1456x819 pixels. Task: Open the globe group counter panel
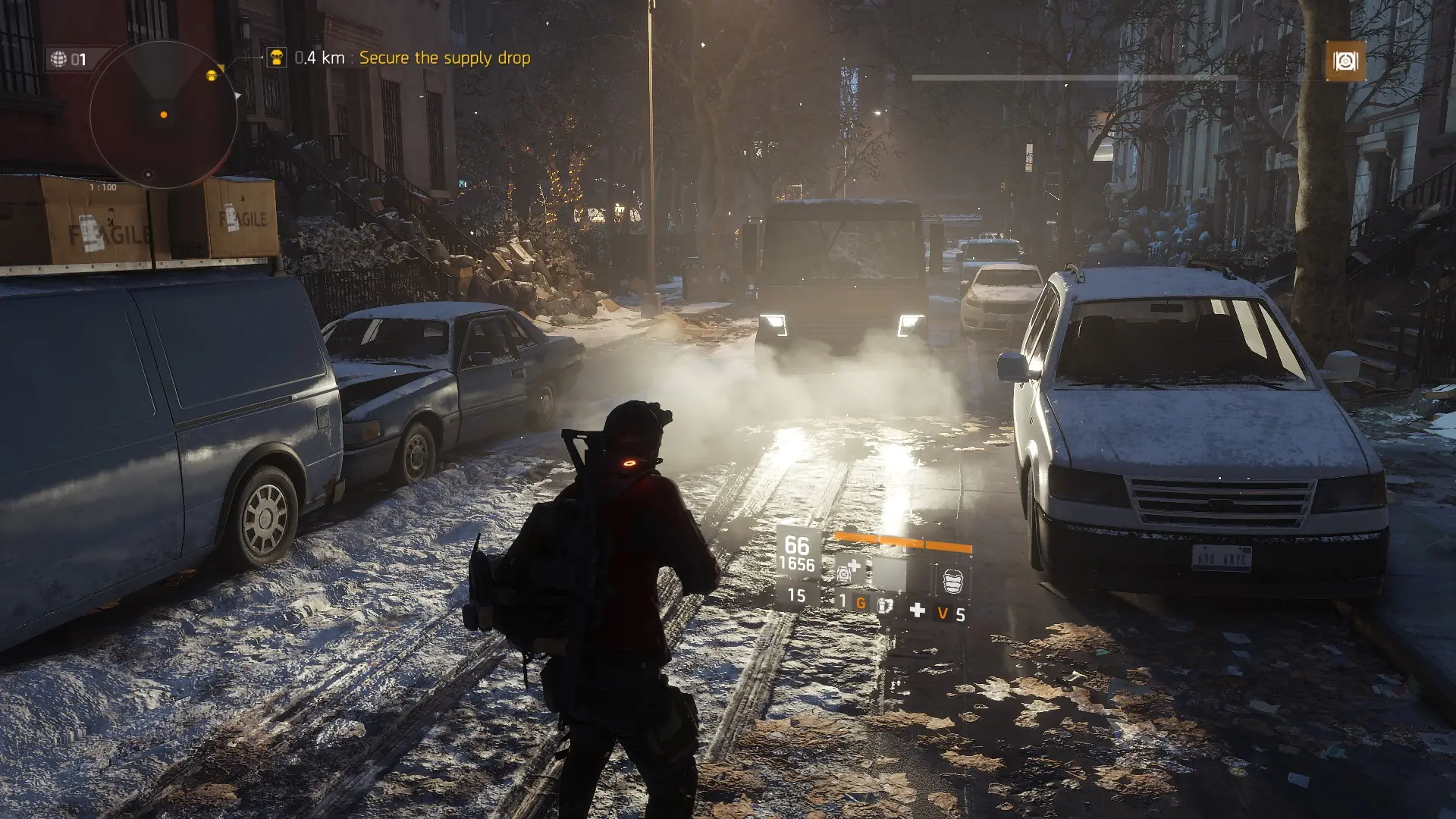click(68, 59)
